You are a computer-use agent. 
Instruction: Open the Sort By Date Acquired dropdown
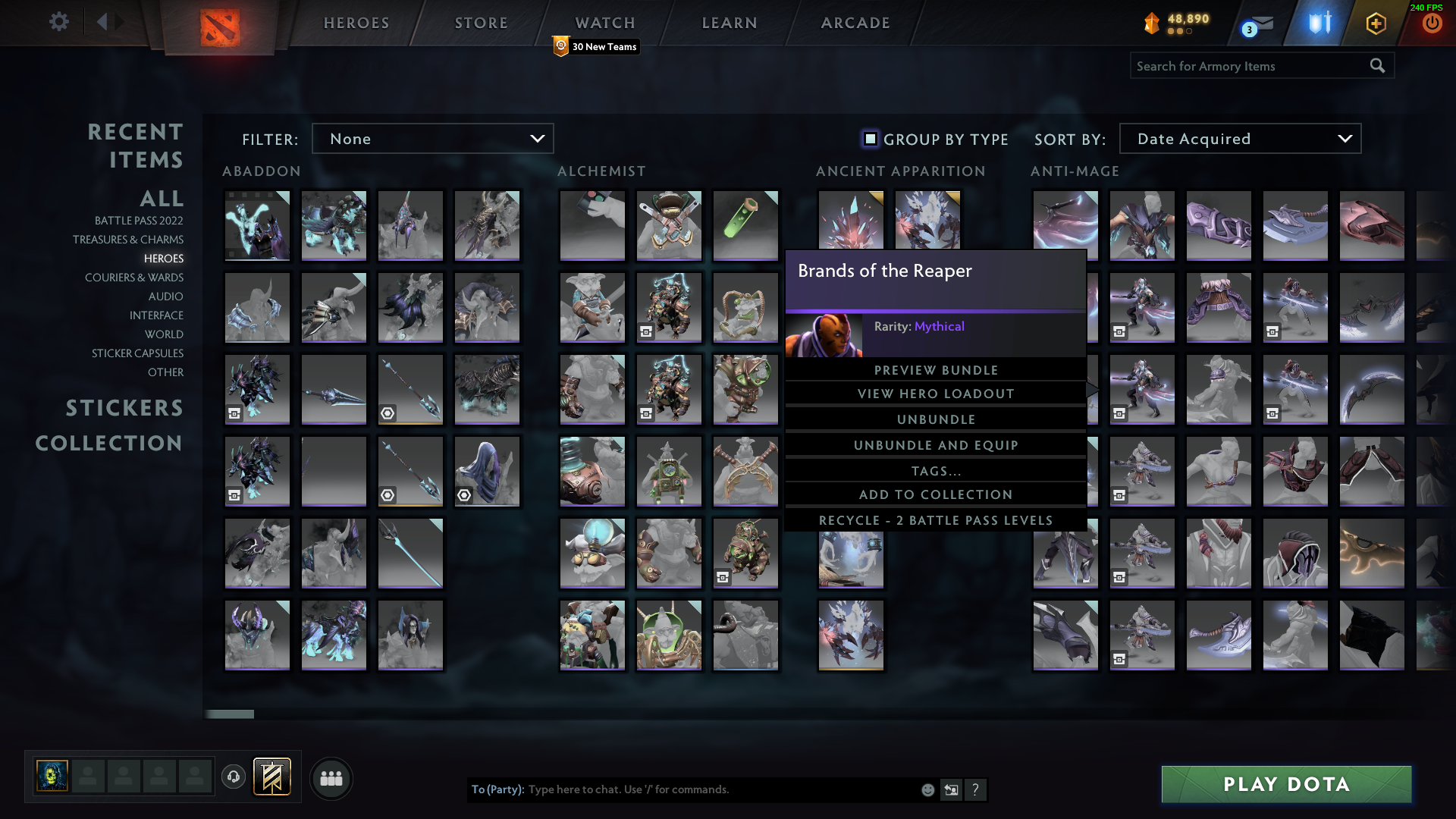point(1239,138)
